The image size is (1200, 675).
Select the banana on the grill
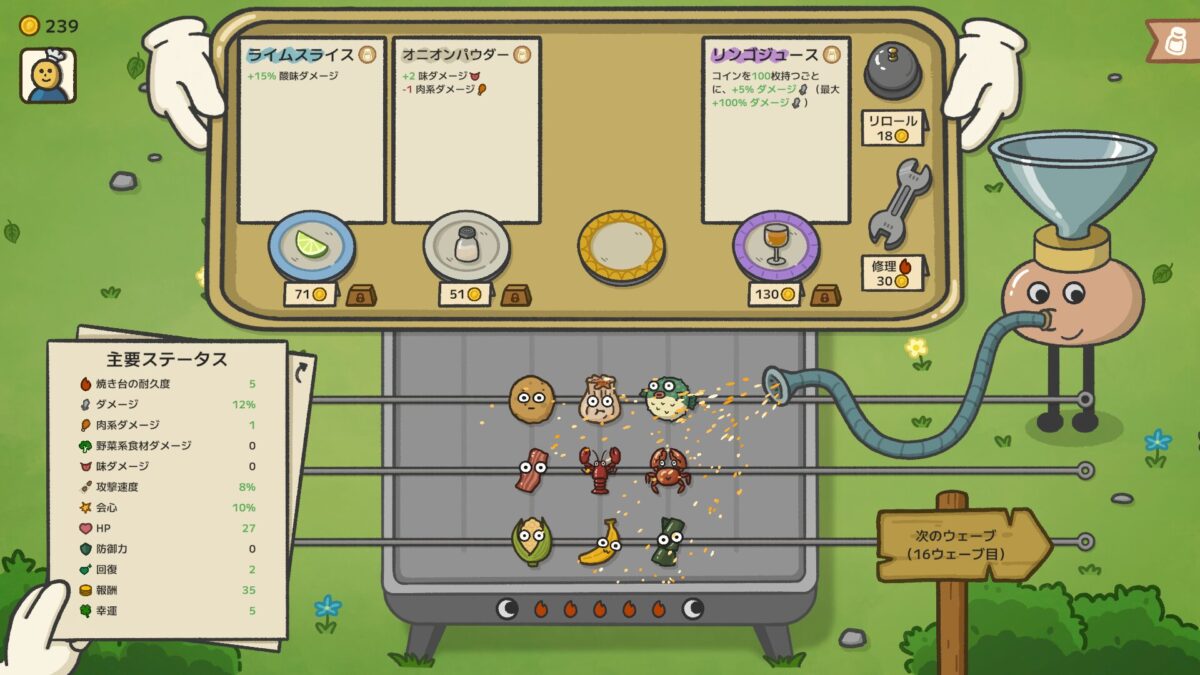click(x=598, y=542)
